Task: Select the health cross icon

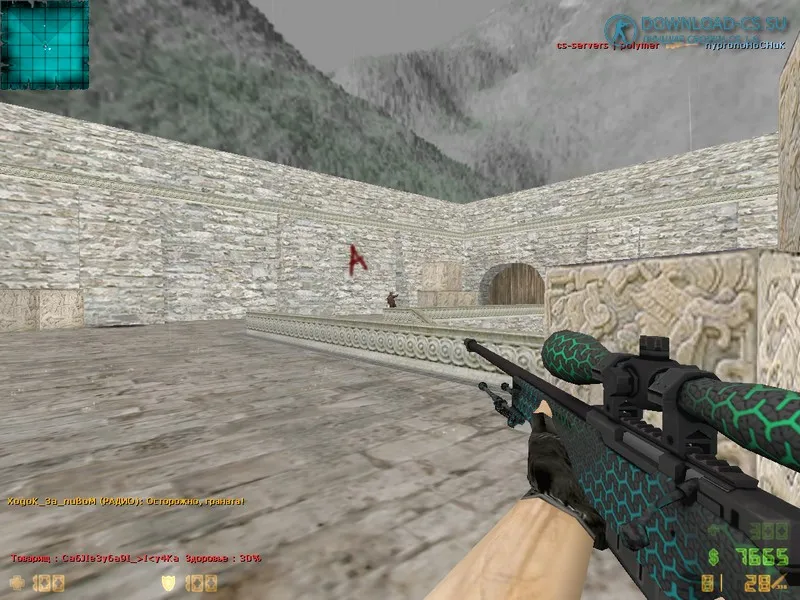Action: click(x=16, y=582)
